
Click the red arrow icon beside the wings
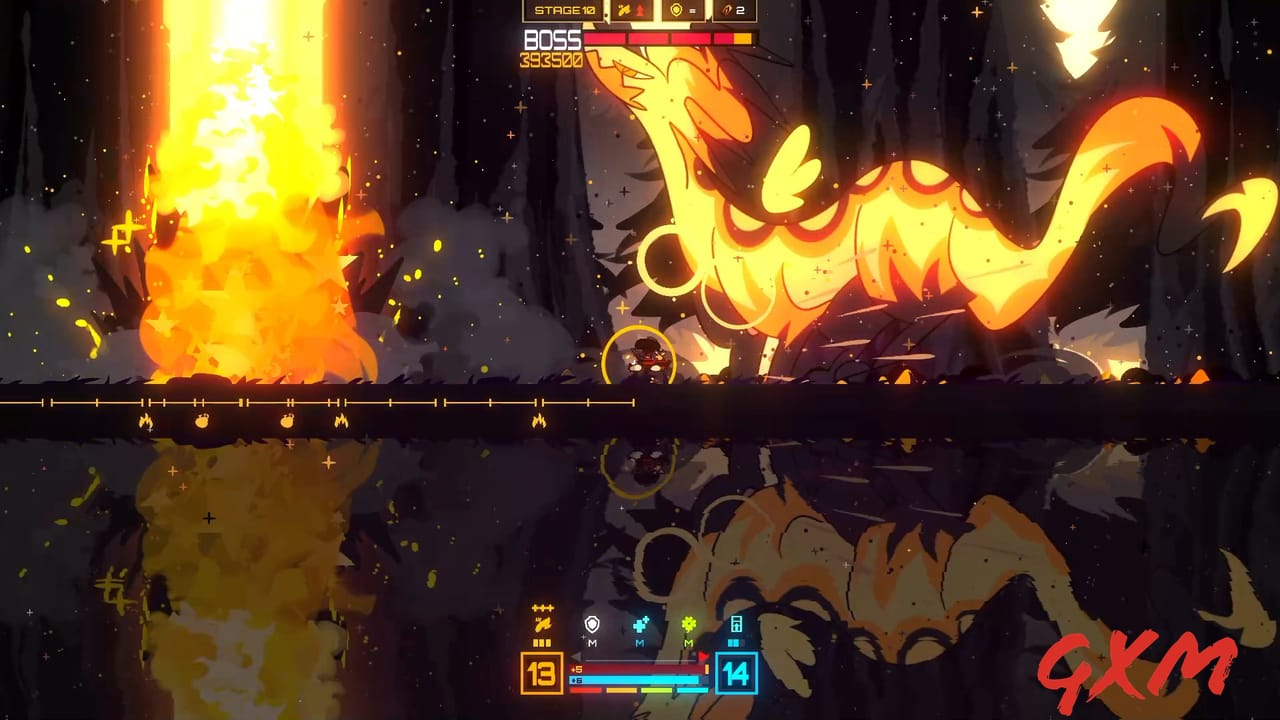(x=640, y=9)
